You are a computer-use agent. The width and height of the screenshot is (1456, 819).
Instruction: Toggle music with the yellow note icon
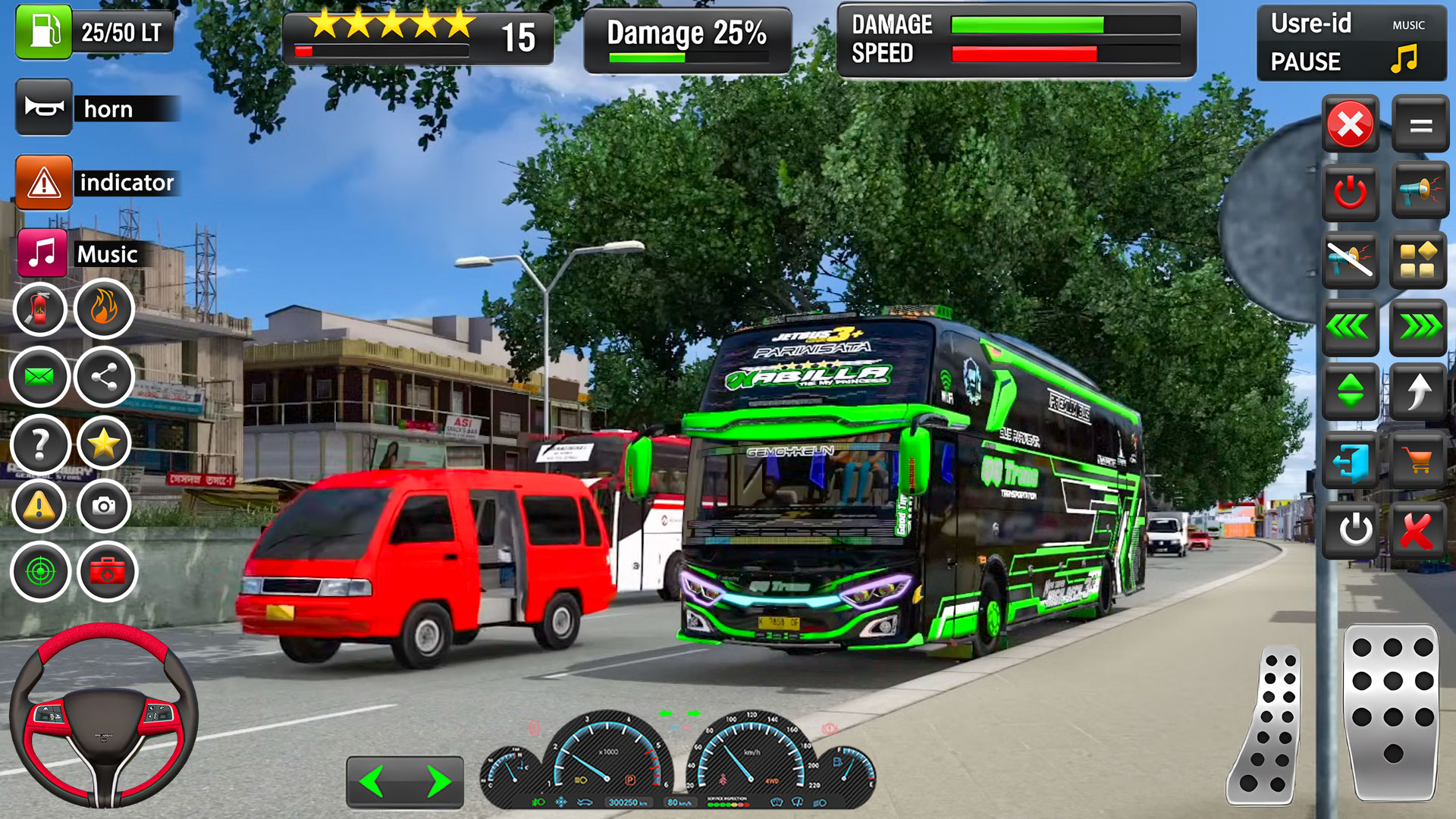coord(1404,58)
